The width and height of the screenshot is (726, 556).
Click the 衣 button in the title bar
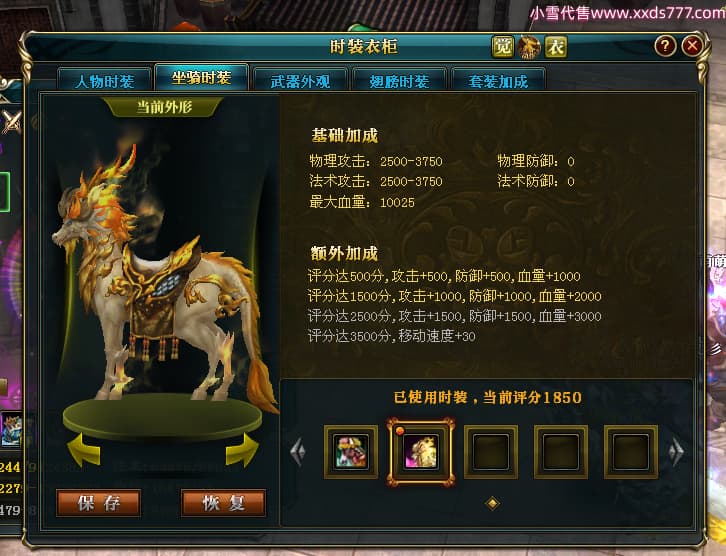(x=555, y=47)
